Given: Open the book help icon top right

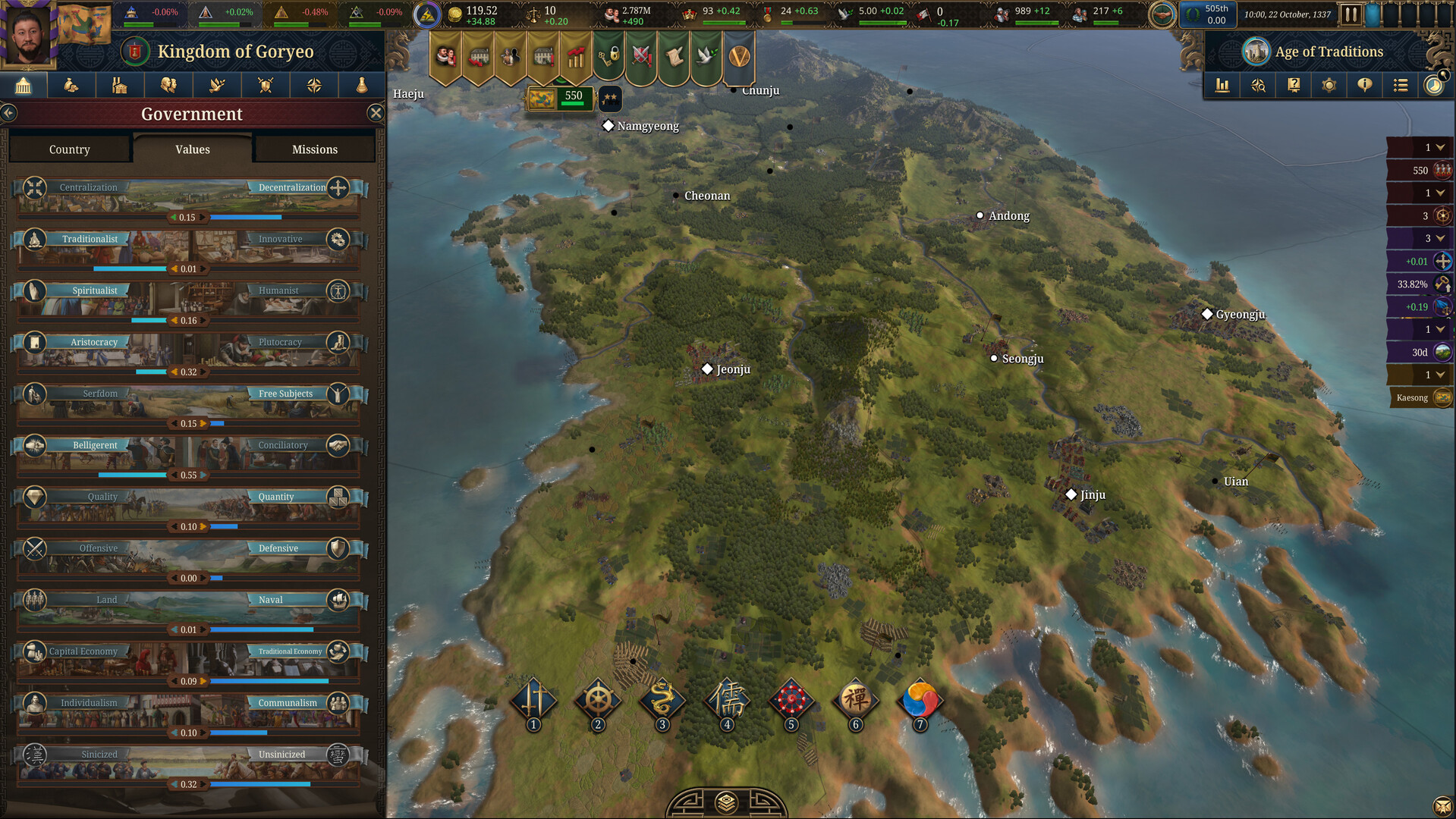Looking at the screenshot, I should coord(1293,85).
